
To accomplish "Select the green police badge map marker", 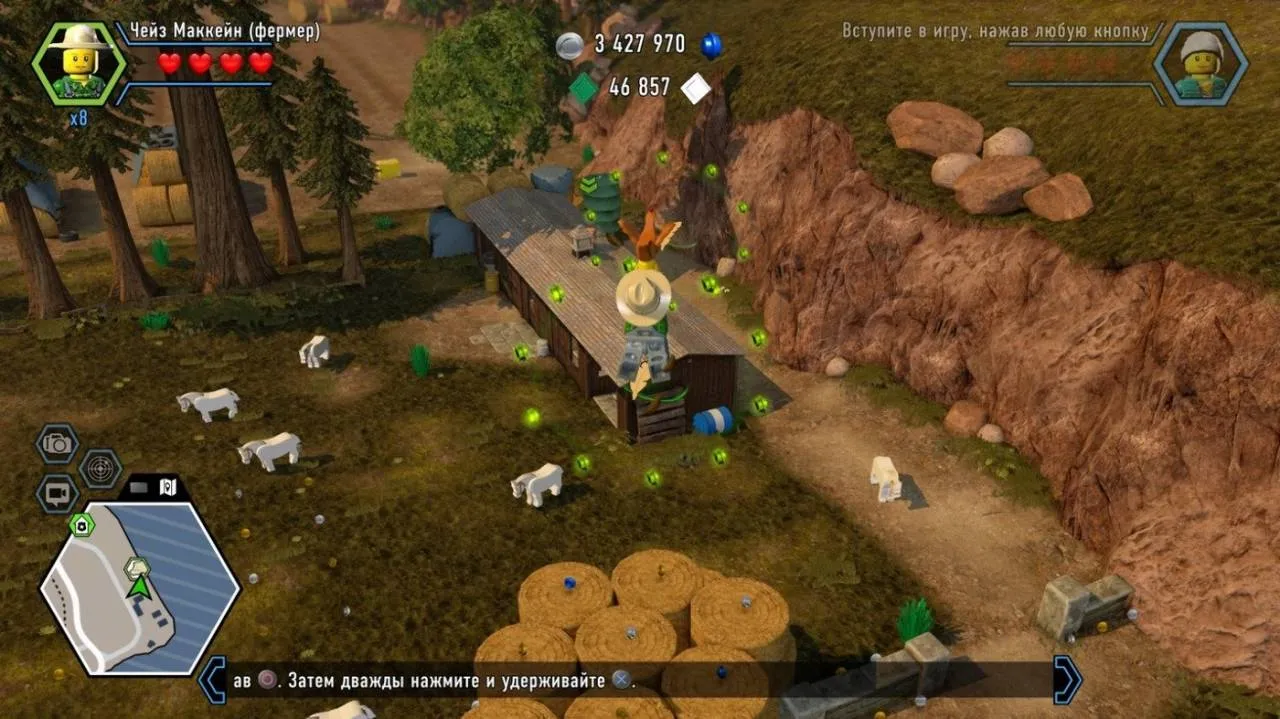I will (x=80, y=524).
